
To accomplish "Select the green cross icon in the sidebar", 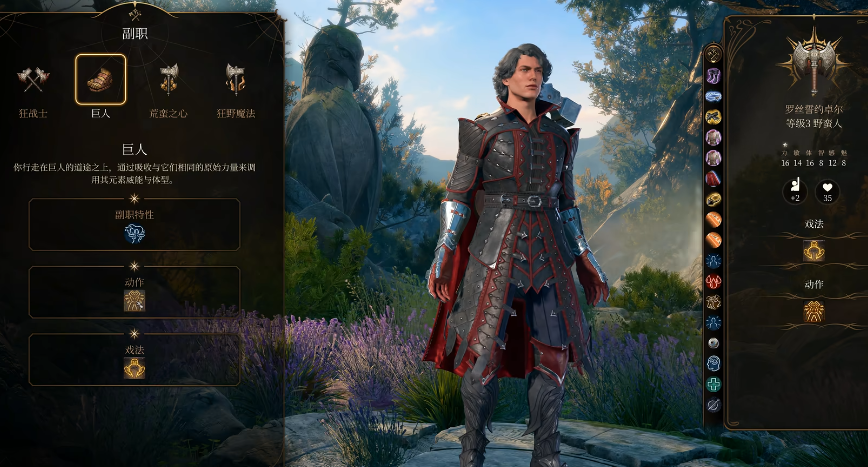I will pos(713,385).
